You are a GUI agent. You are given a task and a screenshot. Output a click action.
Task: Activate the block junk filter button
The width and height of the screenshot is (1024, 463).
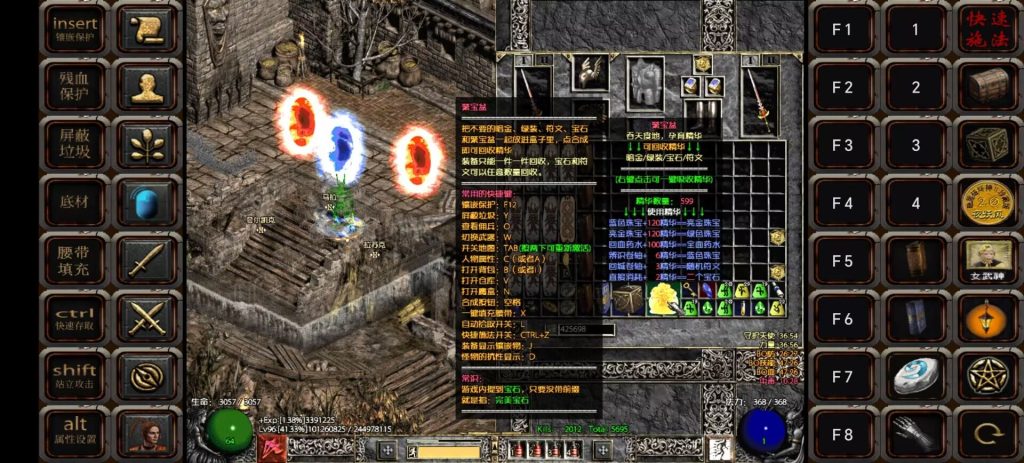point(75,144)
